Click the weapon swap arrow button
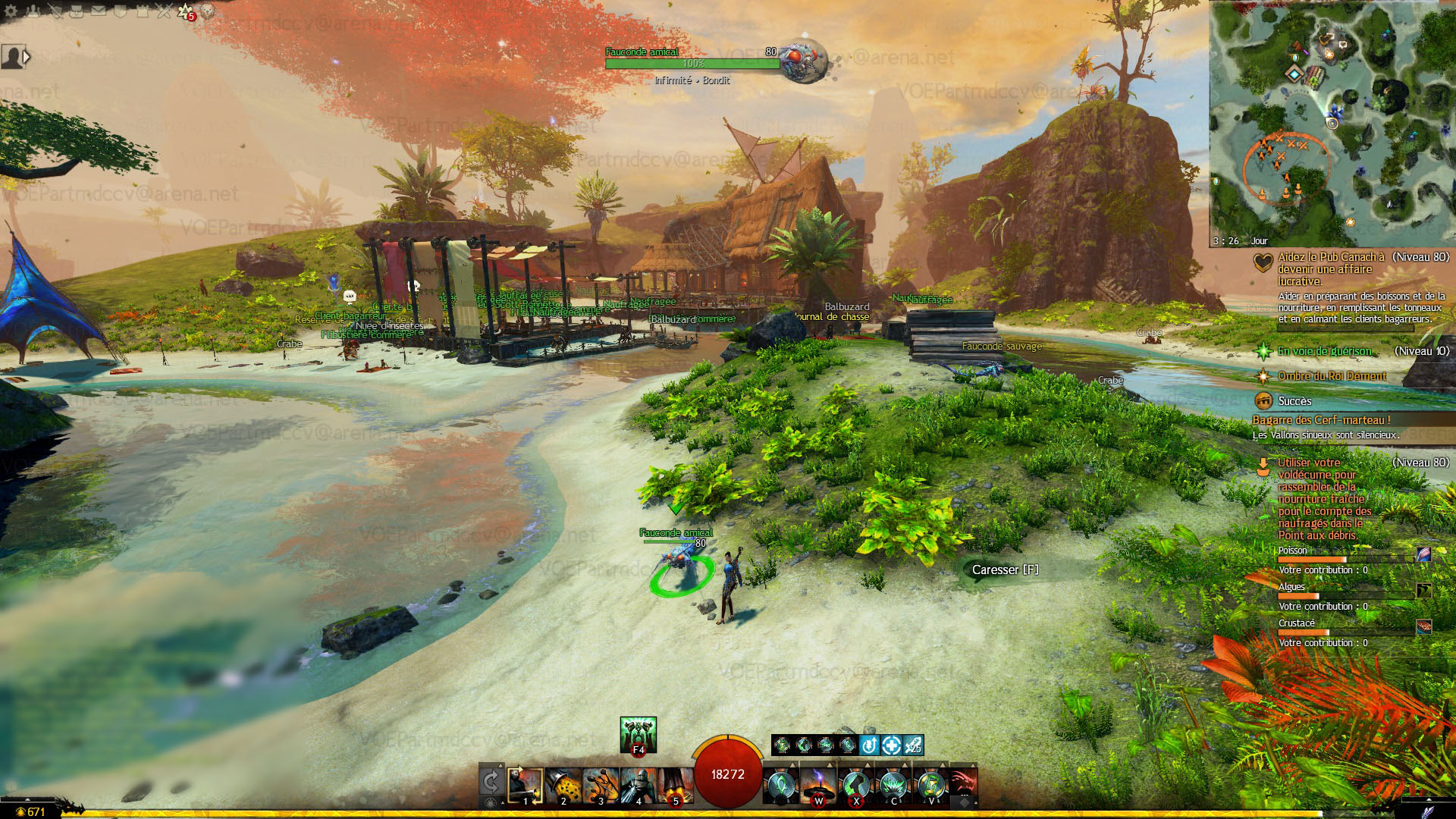This screenshot has width=1456, height=819. point(491,783)
